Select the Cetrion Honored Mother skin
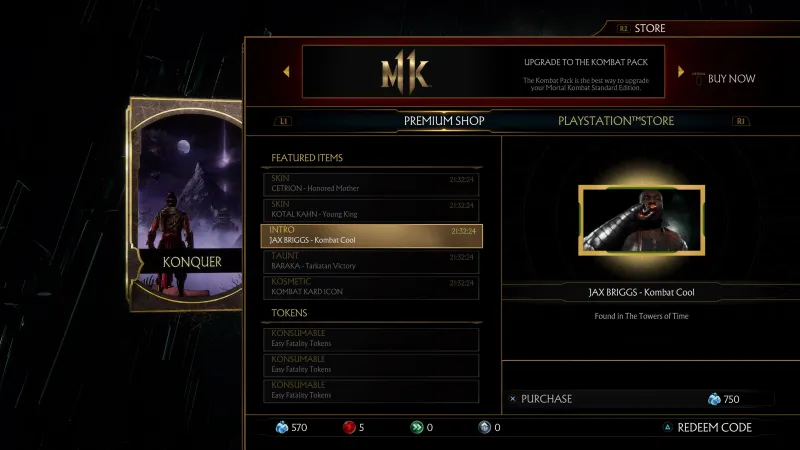Image resolution: width=800 pixels, height=450 pixels. point(370,183)
